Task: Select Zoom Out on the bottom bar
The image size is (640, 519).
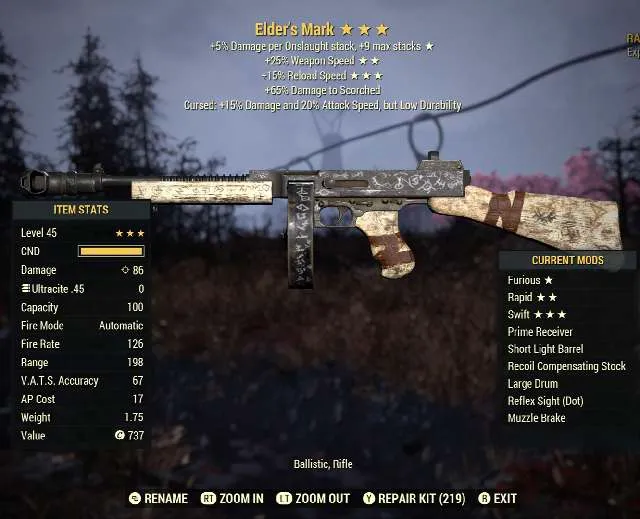Action: point(316,498)
